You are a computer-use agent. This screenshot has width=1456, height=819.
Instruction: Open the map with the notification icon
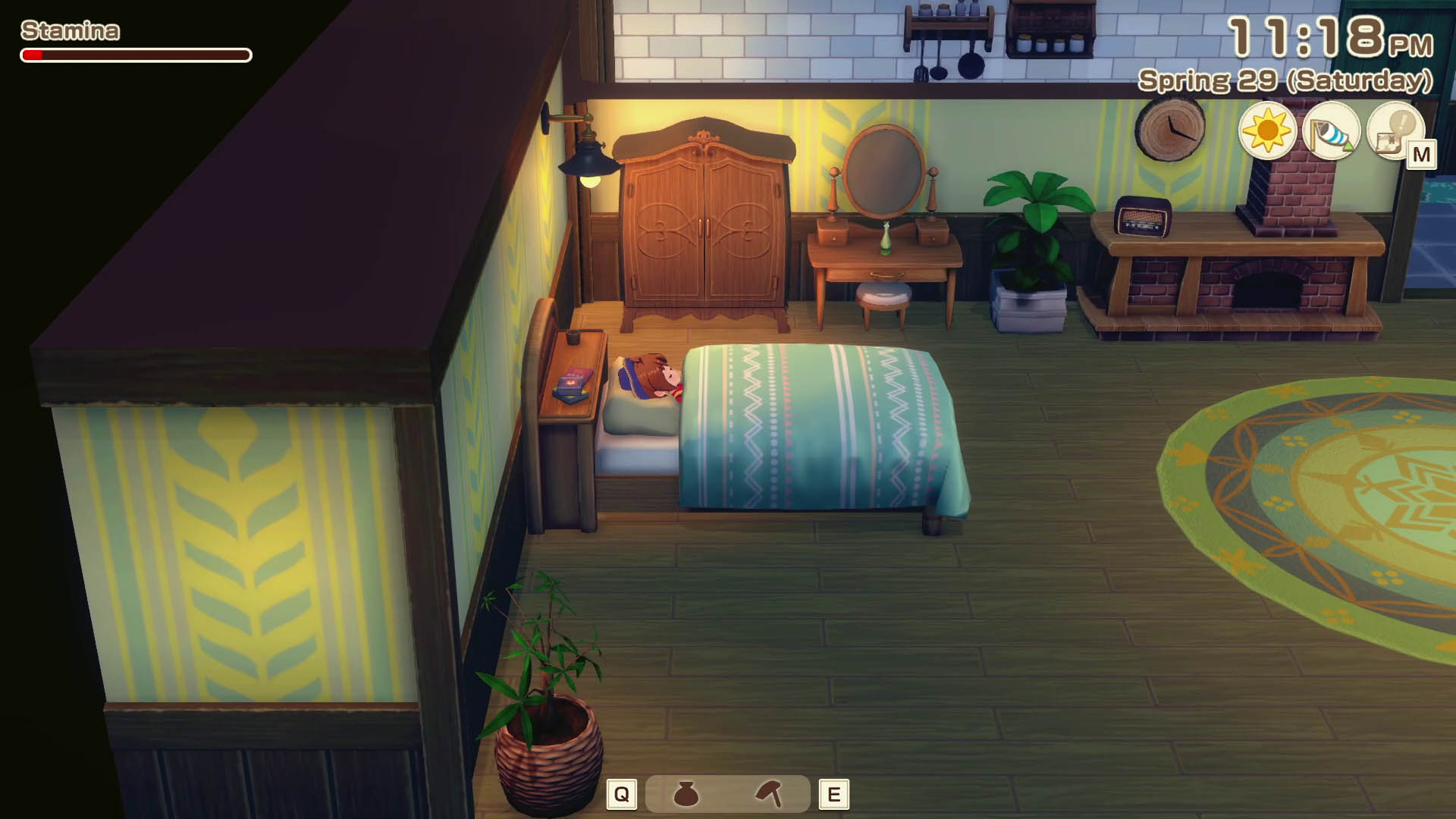[x=1395, y=130]
